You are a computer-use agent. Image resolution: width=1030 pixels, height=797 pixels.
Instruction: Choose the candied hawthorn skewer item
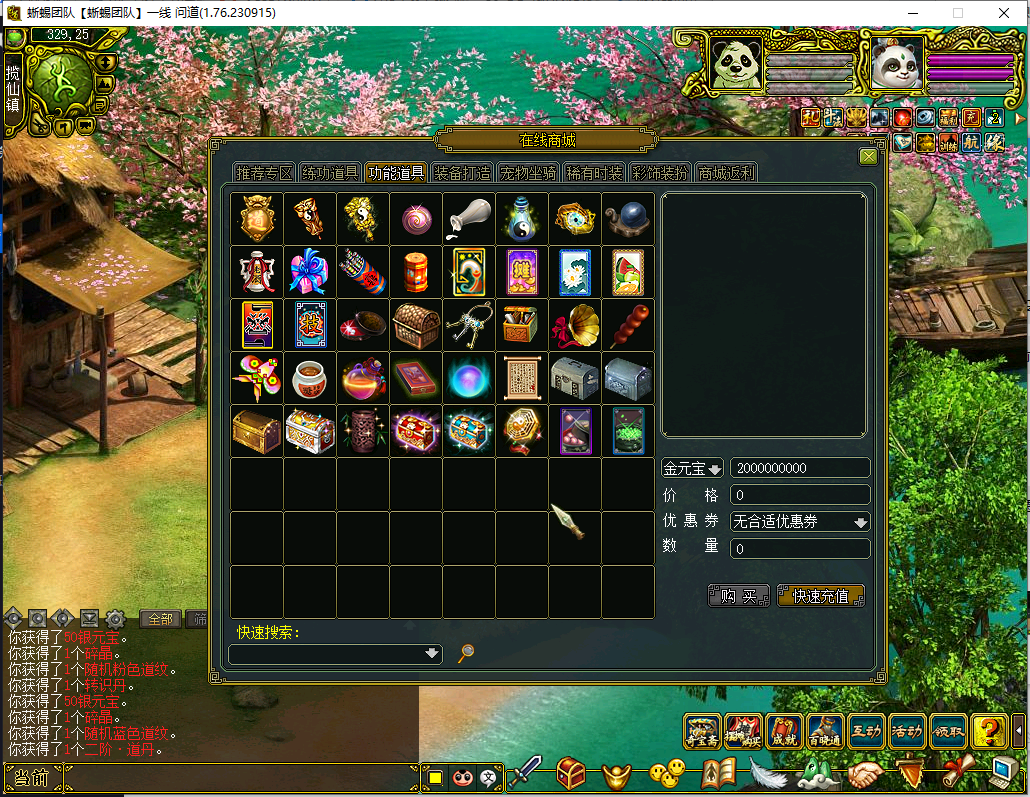(628, 325)
